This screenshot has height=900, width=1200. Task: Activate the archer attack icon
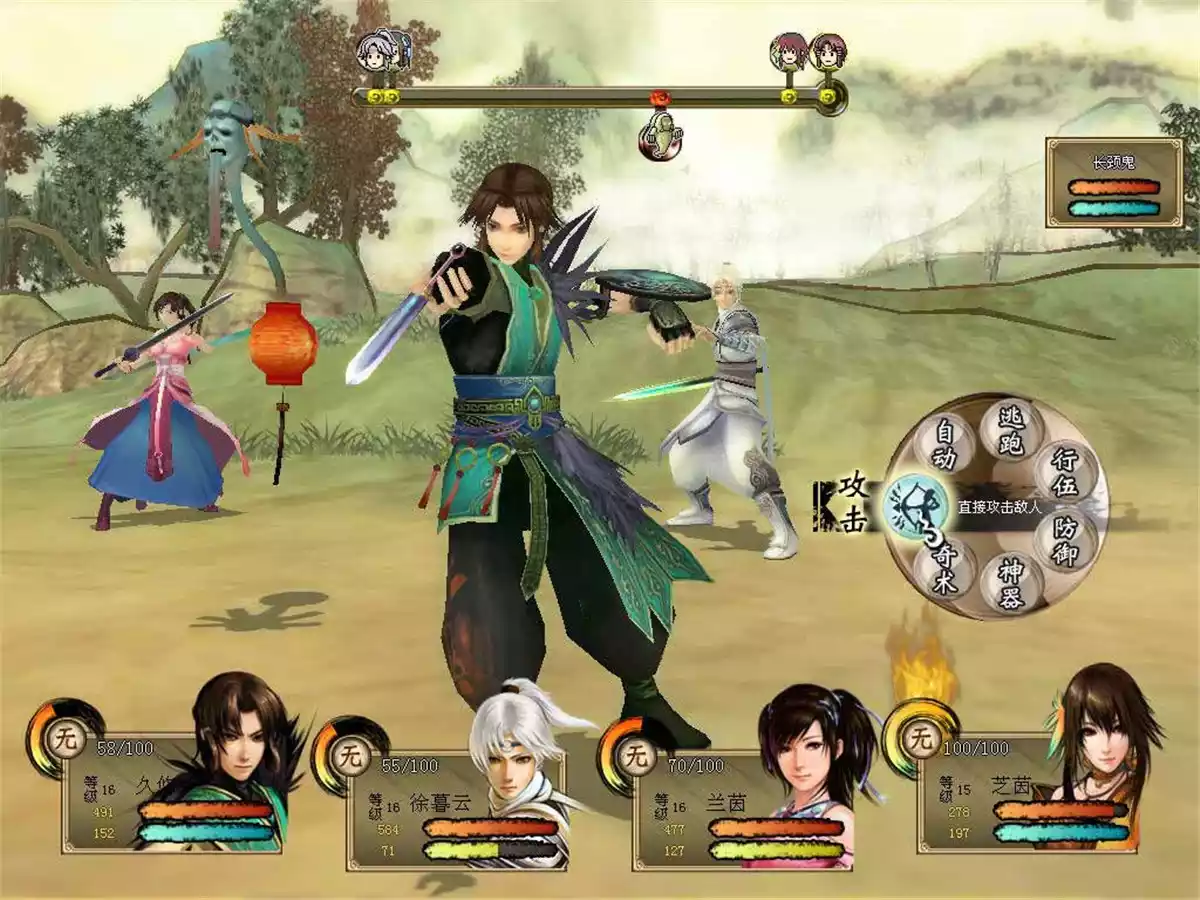coord(915,507)
